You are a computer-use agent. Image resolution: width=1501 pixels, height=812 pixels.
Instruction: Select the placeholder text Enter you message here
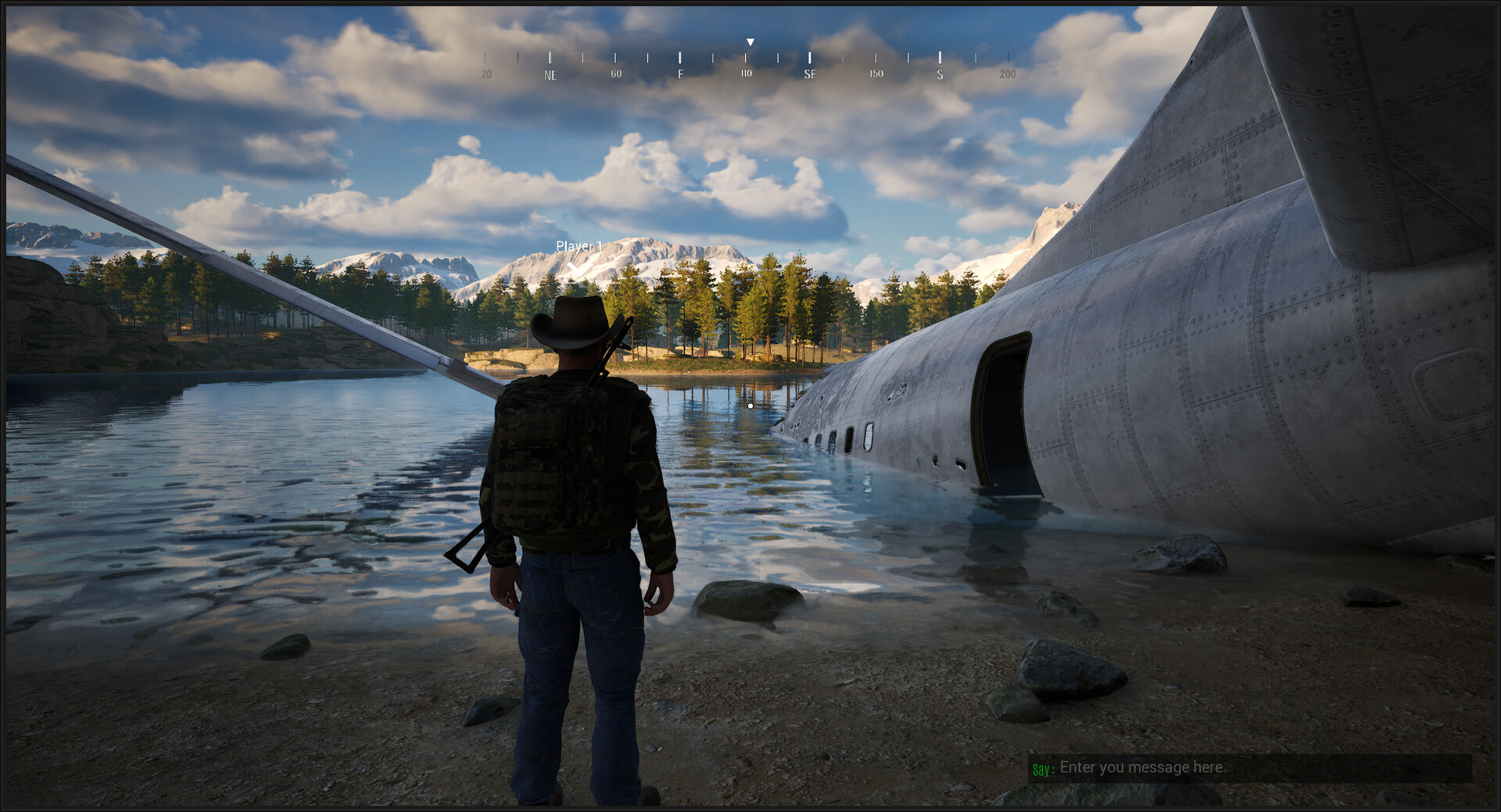(1141, 767)
